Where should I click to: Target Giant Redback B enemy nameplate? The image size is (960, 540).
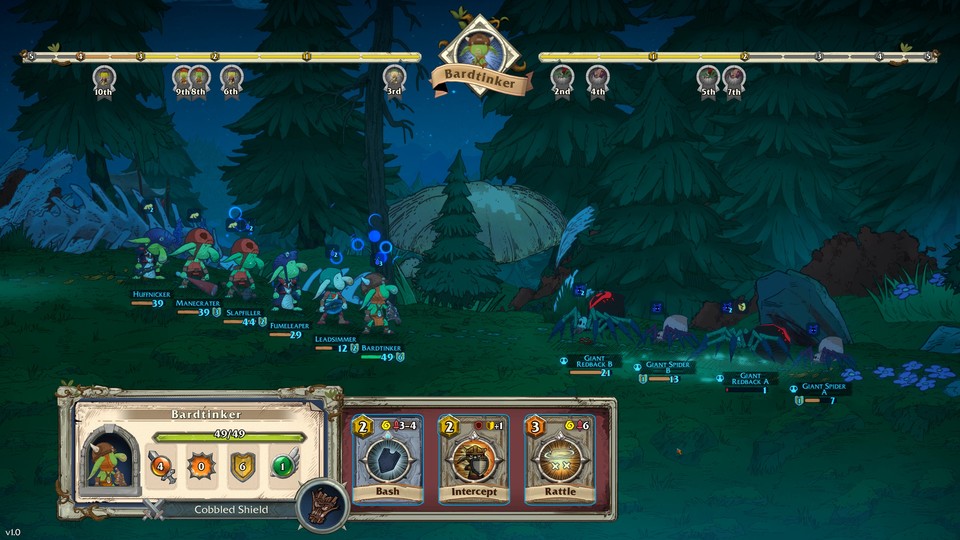[x=595, y=361]
